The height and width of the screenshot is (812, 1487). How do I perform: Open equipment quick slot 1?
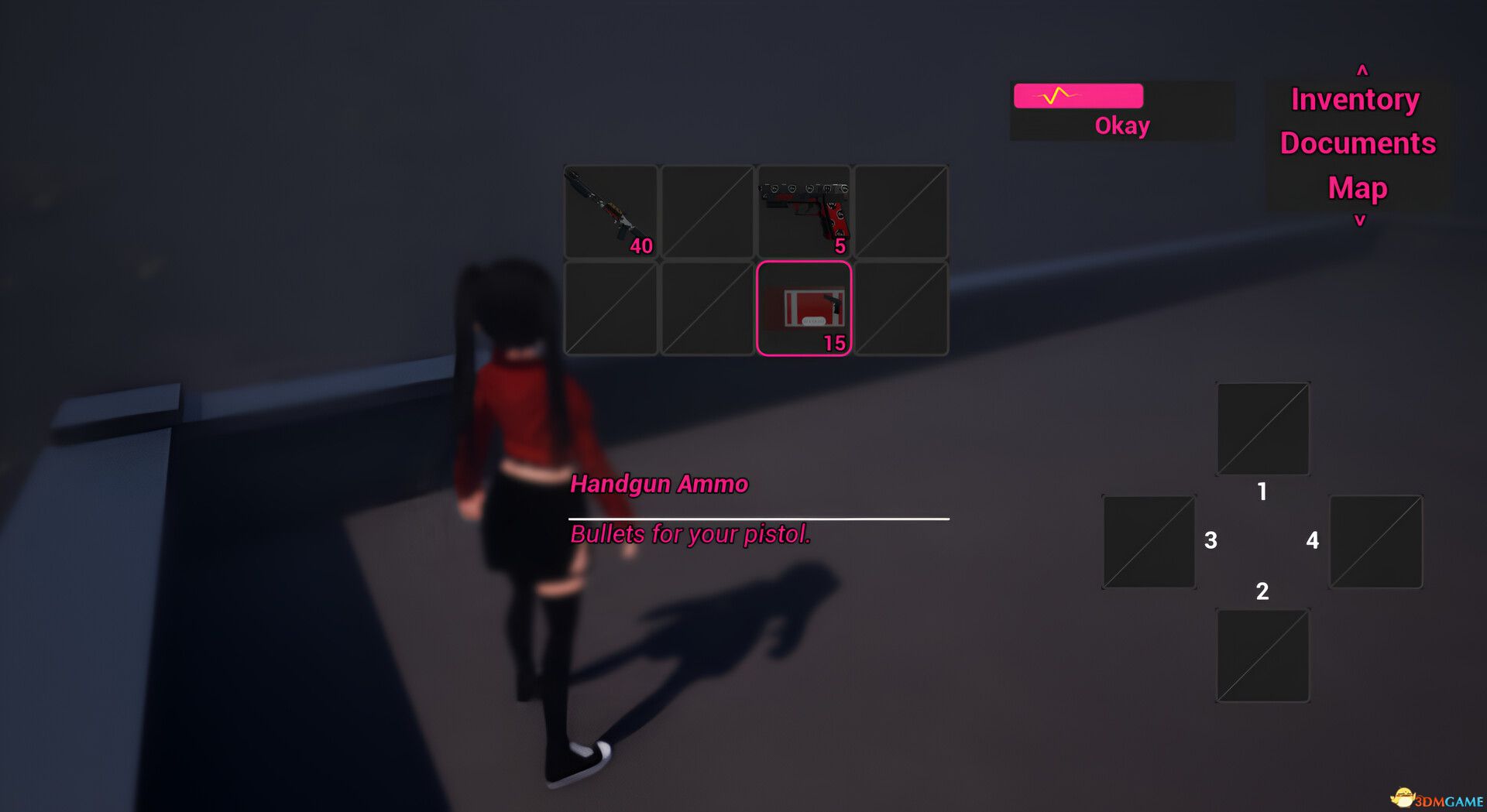(1262, 427)
